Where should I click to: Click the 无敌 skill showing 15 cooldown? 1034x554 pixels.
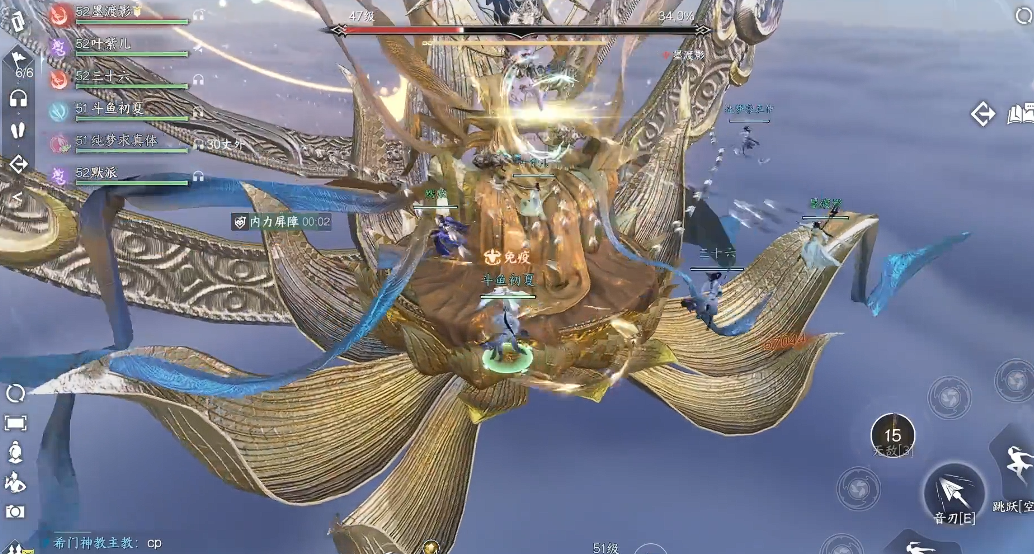pos(892,435)
